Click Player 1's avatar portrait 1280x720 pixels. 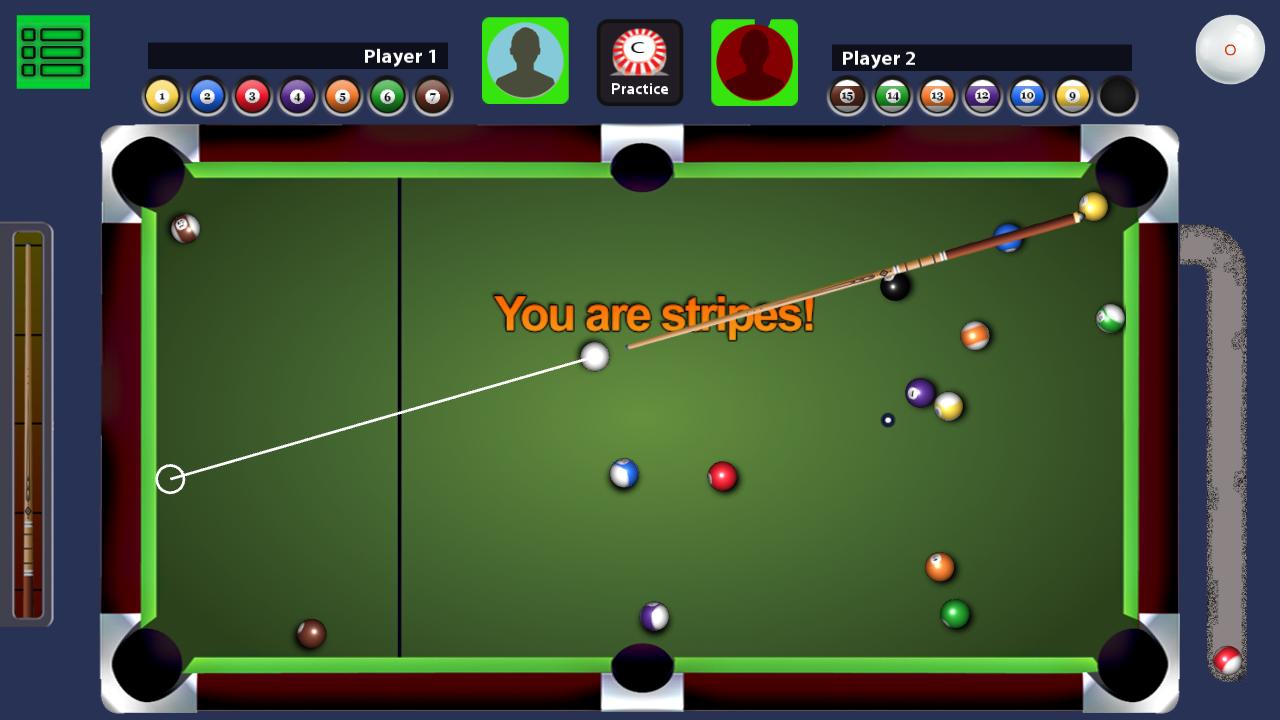point(525,60)
